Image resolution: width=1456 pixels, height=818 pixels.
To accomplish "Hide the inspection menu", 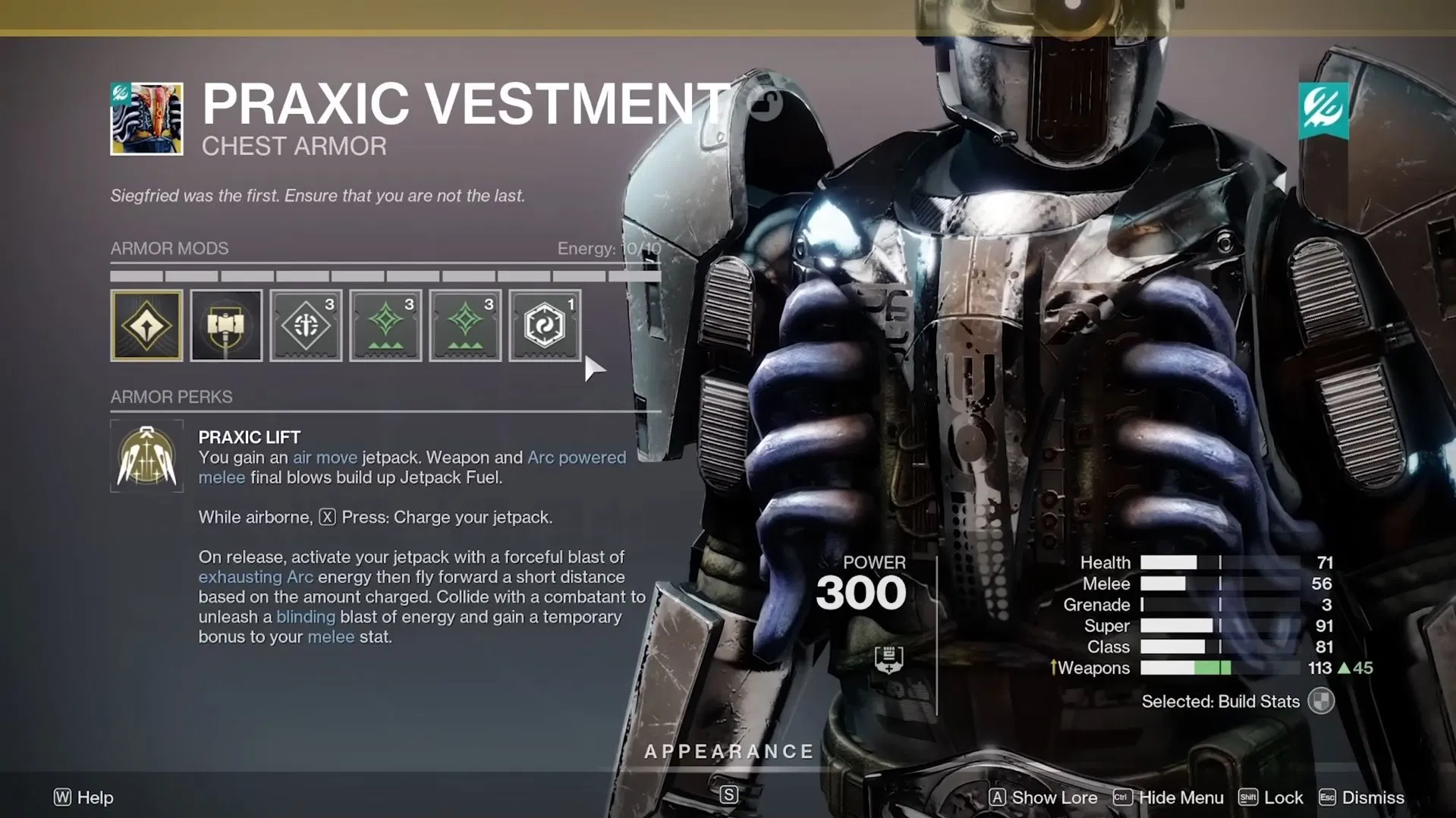I will tap(1168, 798).
